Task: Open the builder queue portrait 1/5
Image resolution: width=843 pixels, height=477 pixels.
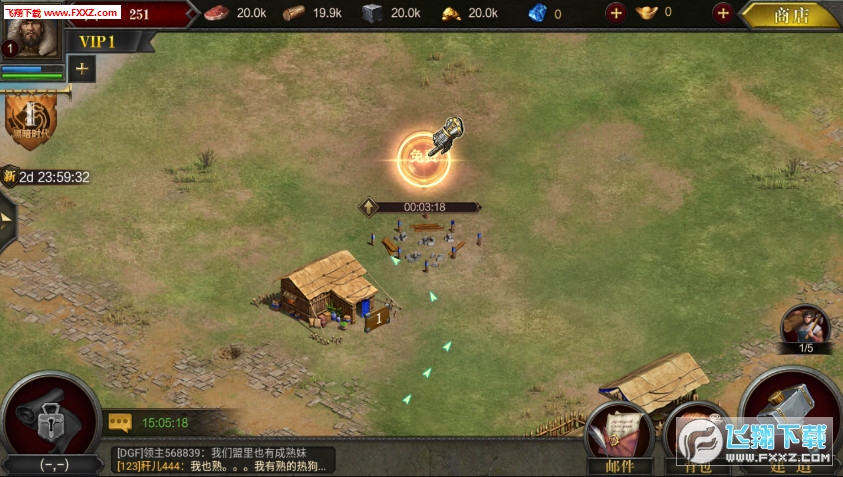Action: 804,328
